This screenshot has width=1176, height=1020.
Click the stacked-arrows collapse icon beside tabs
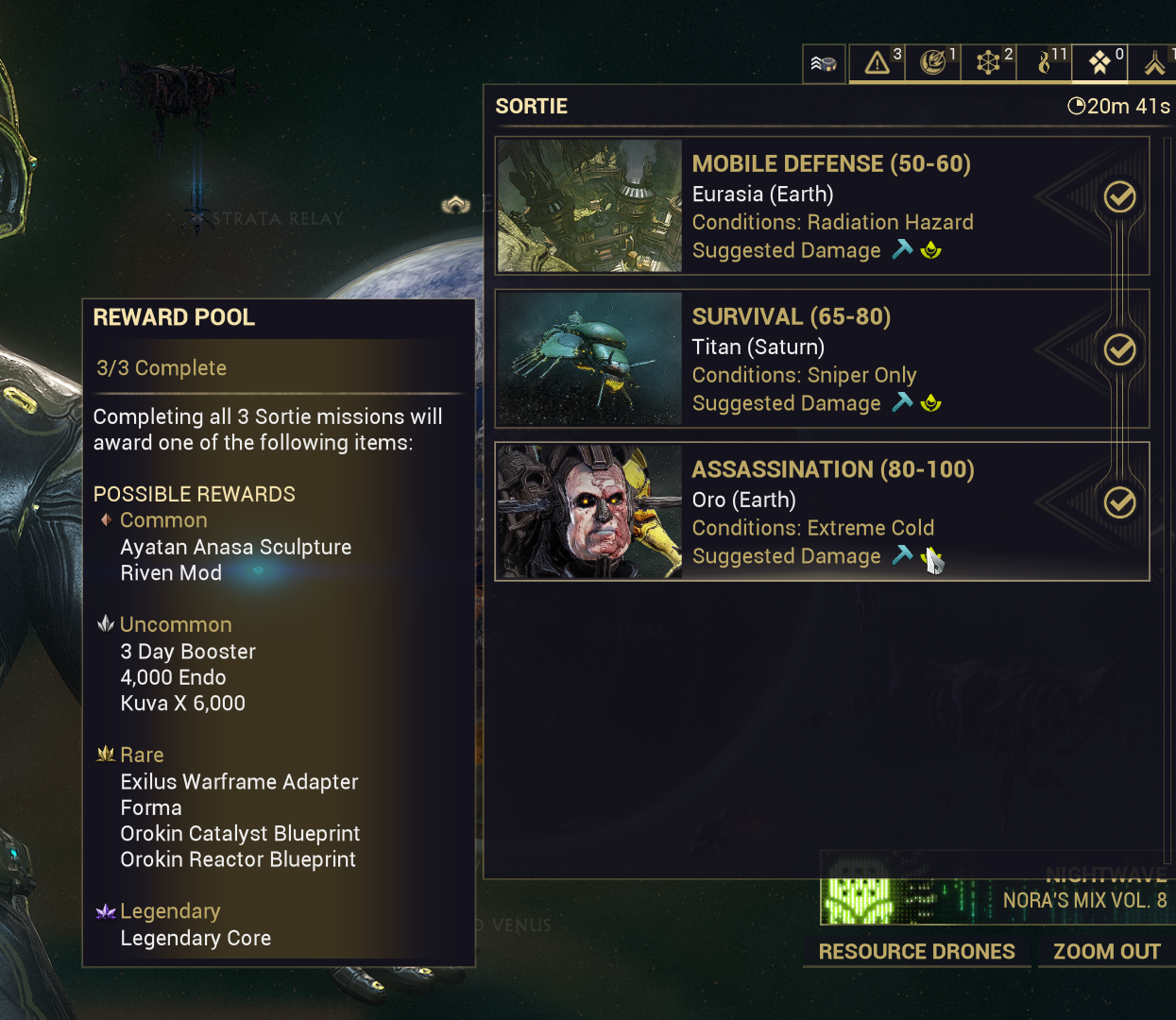pos(824,64)
